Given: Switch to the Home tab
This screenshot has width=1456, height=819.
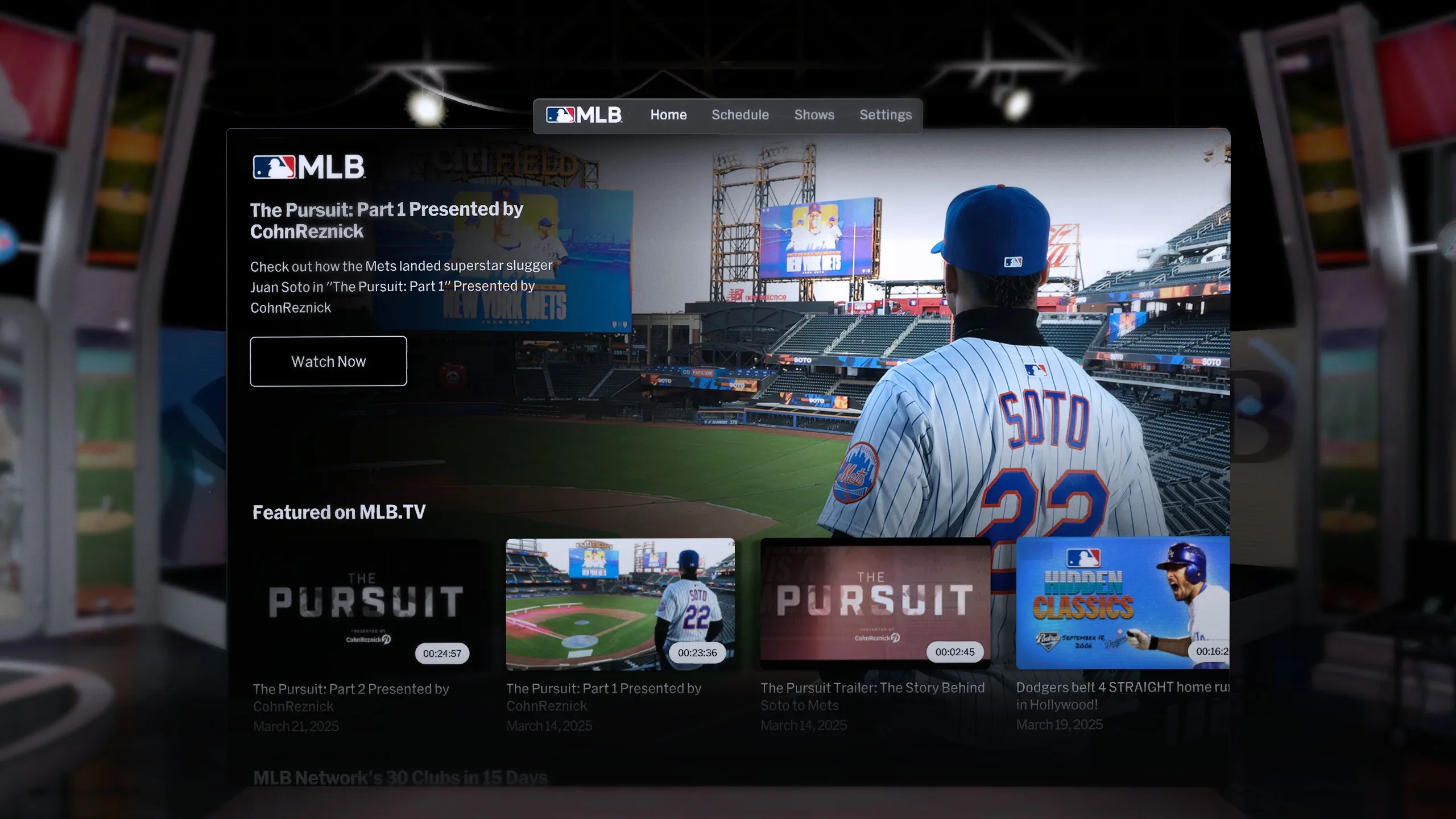Looking at the screenshot, I should pos(668,115).
